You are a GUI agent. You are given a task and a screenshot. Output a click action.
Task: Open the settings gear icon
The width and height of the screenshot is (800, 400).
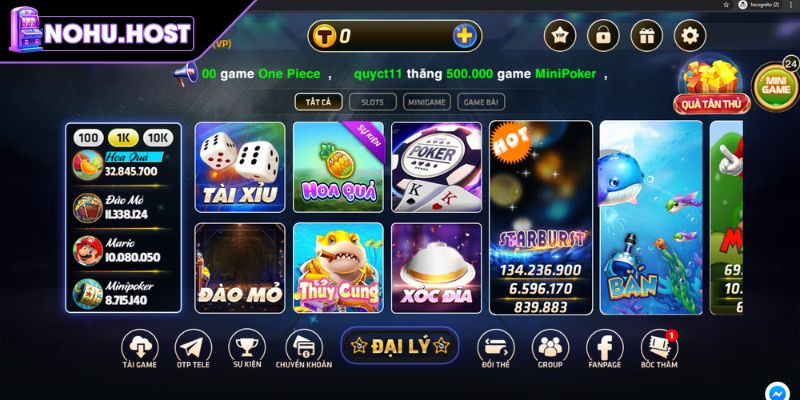click(x=690, y=36)
